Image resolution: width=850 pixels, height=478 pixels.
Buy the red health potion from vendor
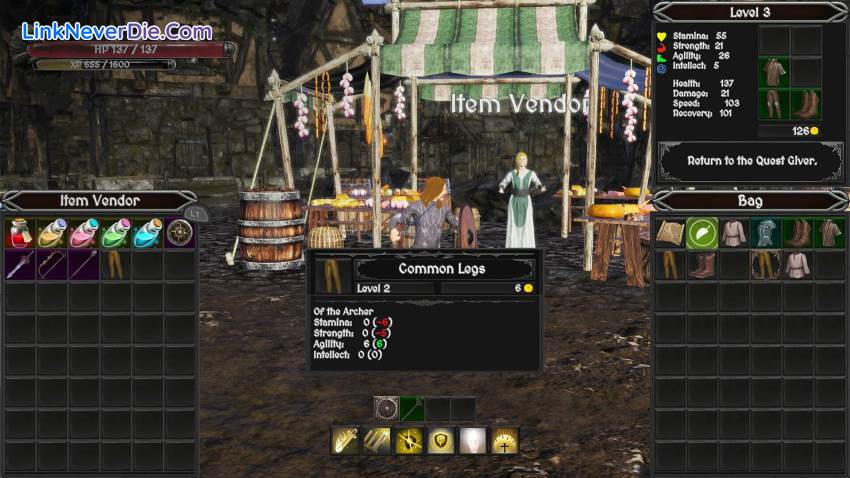coord(20,233)
